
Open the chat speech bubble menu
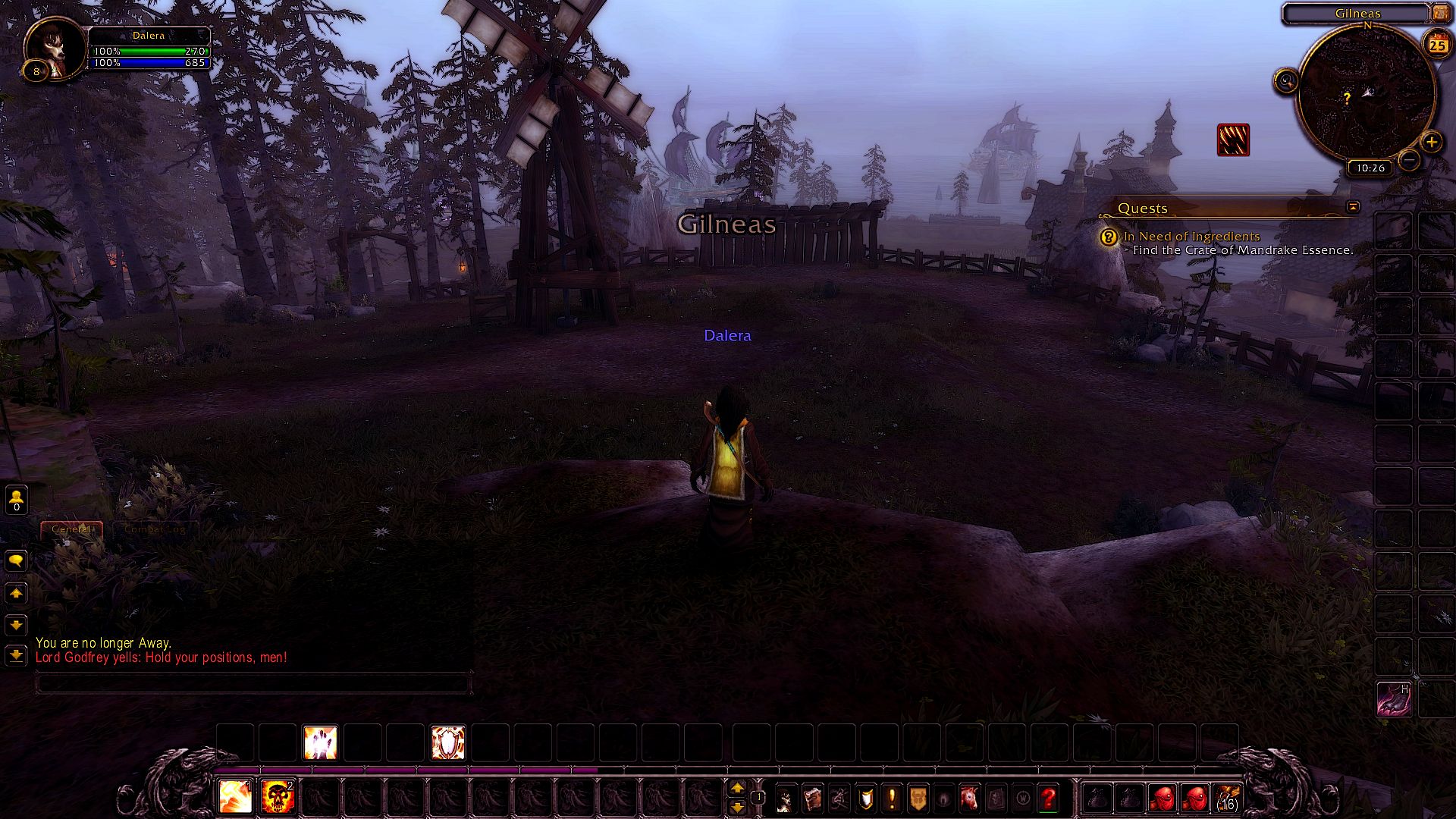(x=16, y=560)
